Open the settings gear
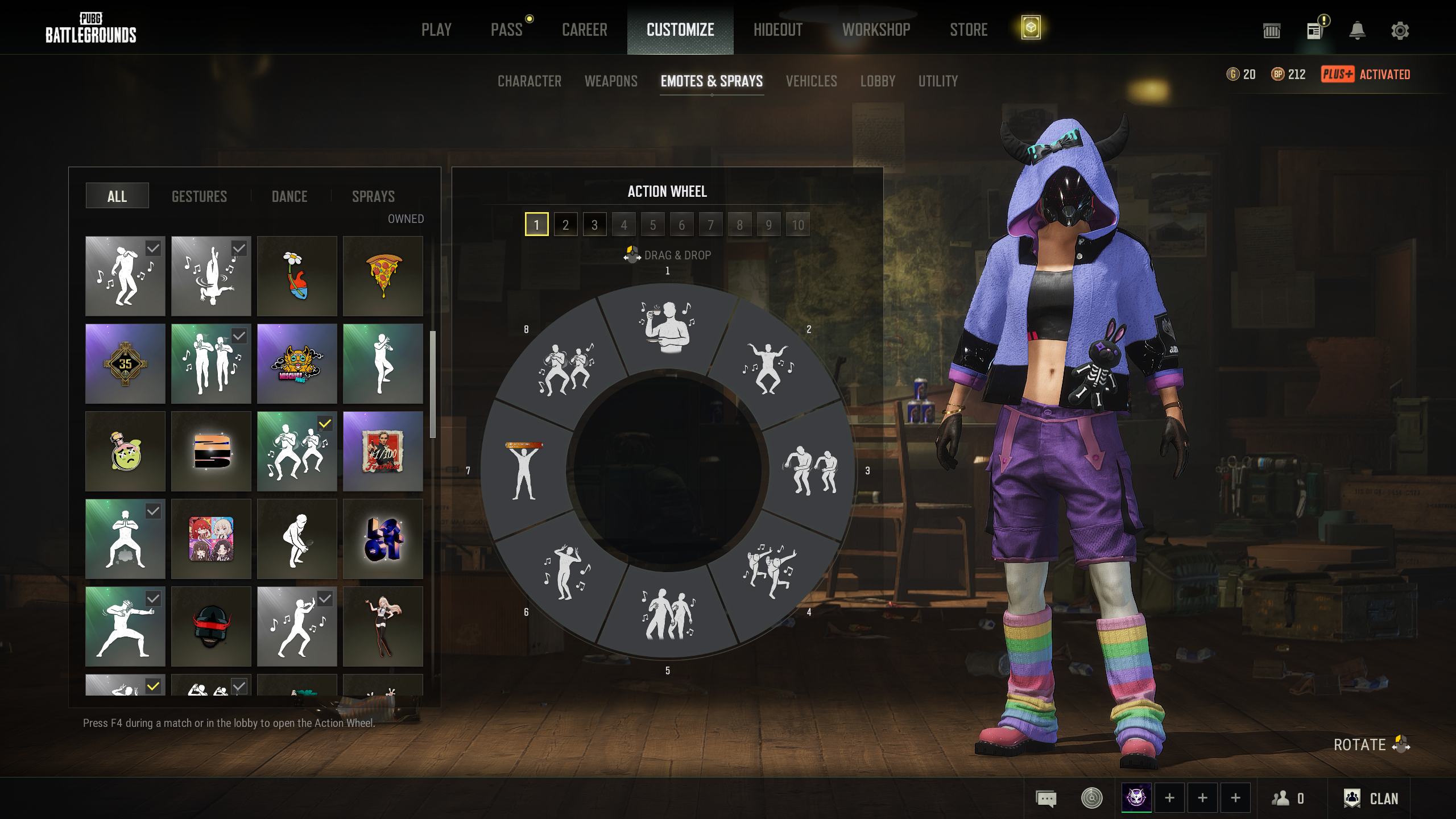The height and width of the screenshot is (819, 1456). [x=1400, y=31]
